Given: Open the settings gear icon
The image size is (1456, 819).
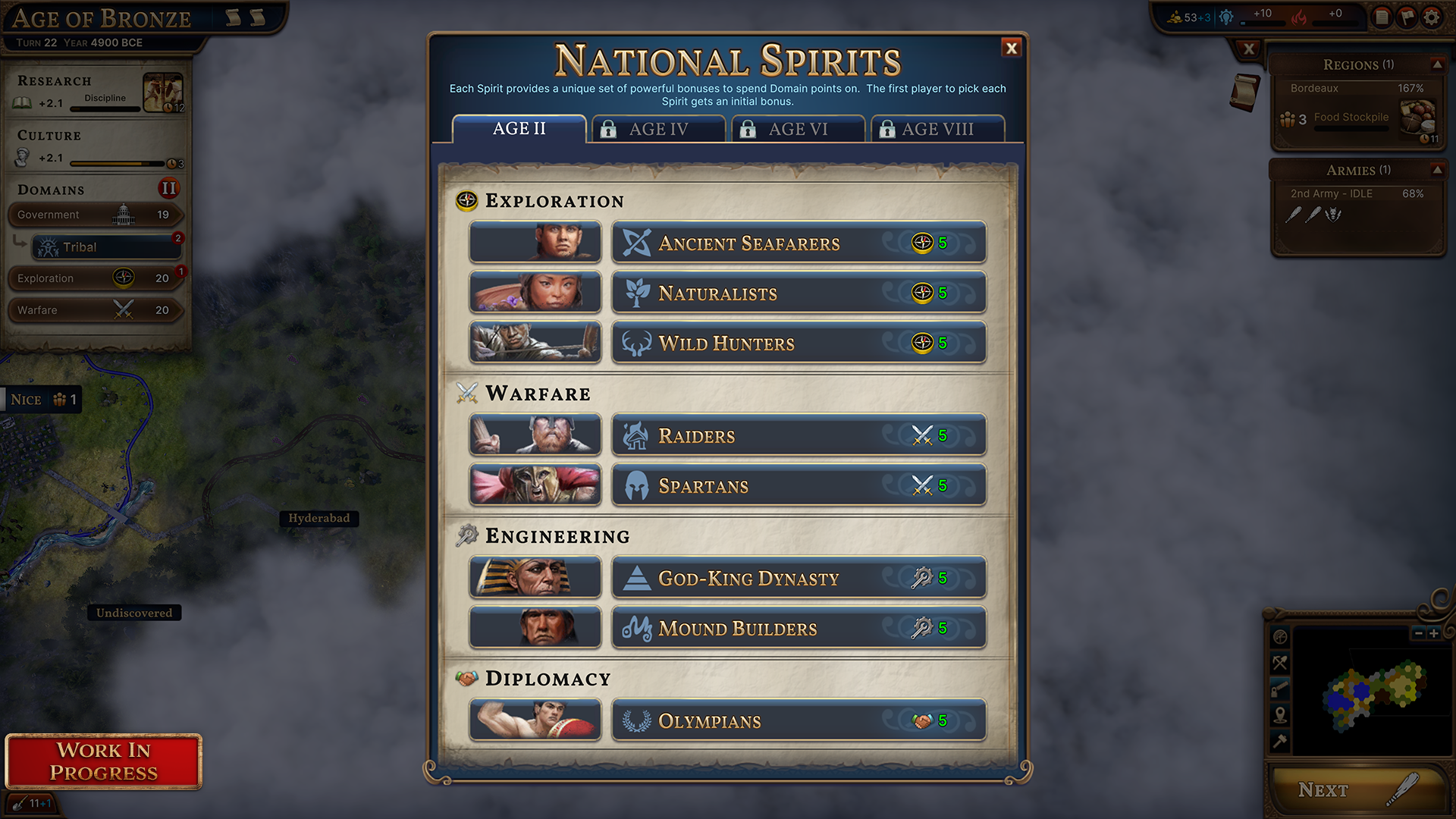Looking at the screenshot, I should click(x=1432, y=17).
